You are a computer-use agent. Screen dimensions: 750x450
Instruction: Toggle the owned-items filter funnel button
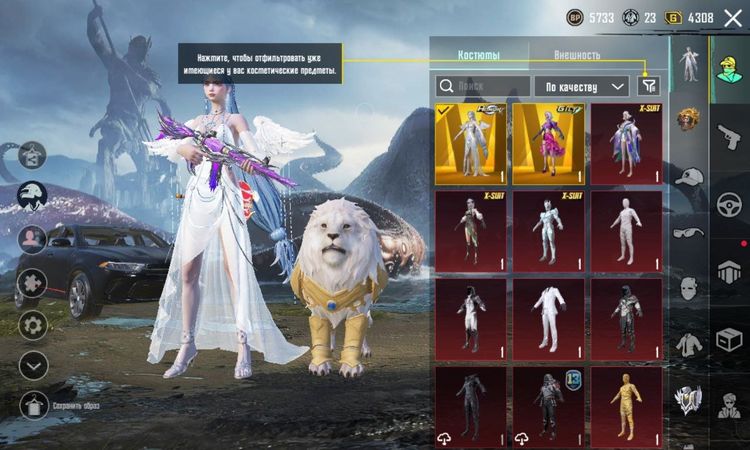pos(650,86)
